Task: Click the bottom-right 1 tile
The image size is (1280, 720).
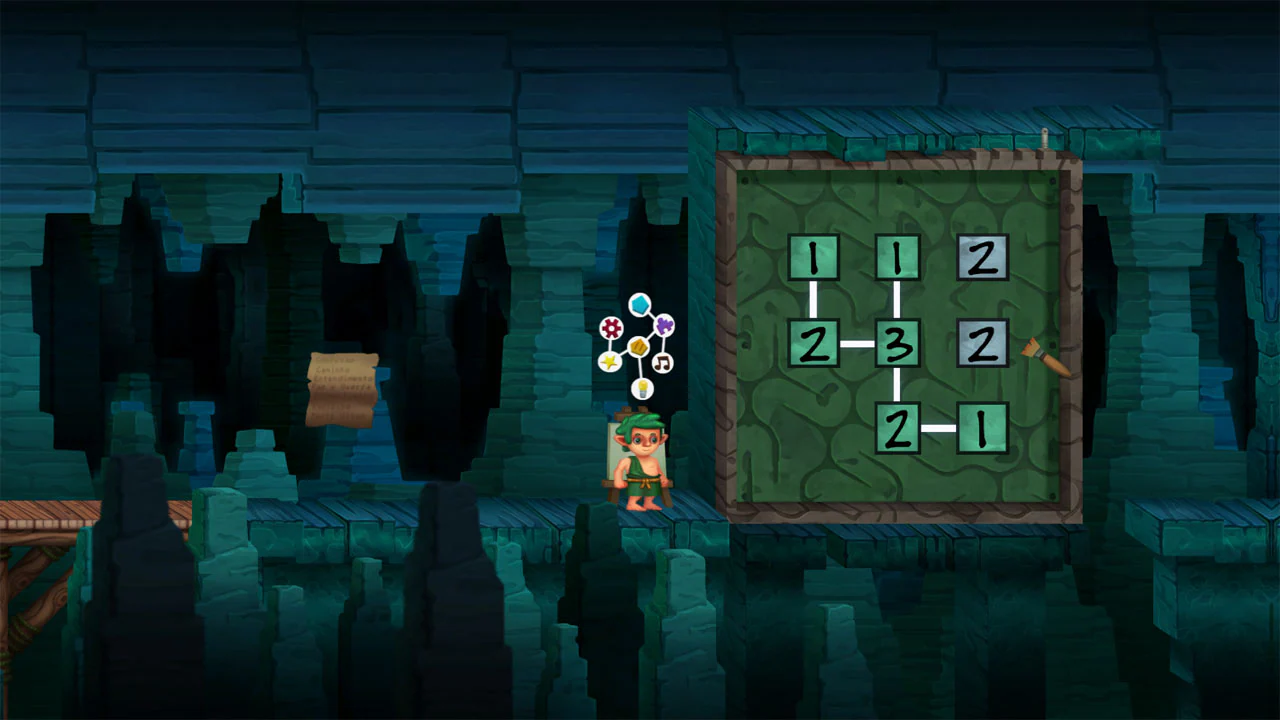Action: (x=982, y=428)
